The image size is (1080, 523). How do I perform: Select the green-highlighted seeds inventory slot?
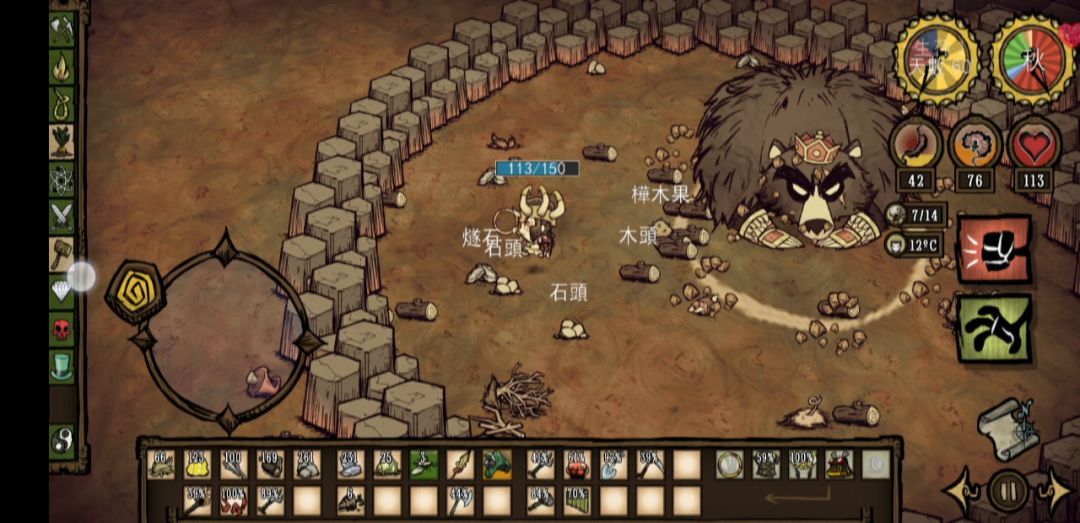click(x=424, y=464)
